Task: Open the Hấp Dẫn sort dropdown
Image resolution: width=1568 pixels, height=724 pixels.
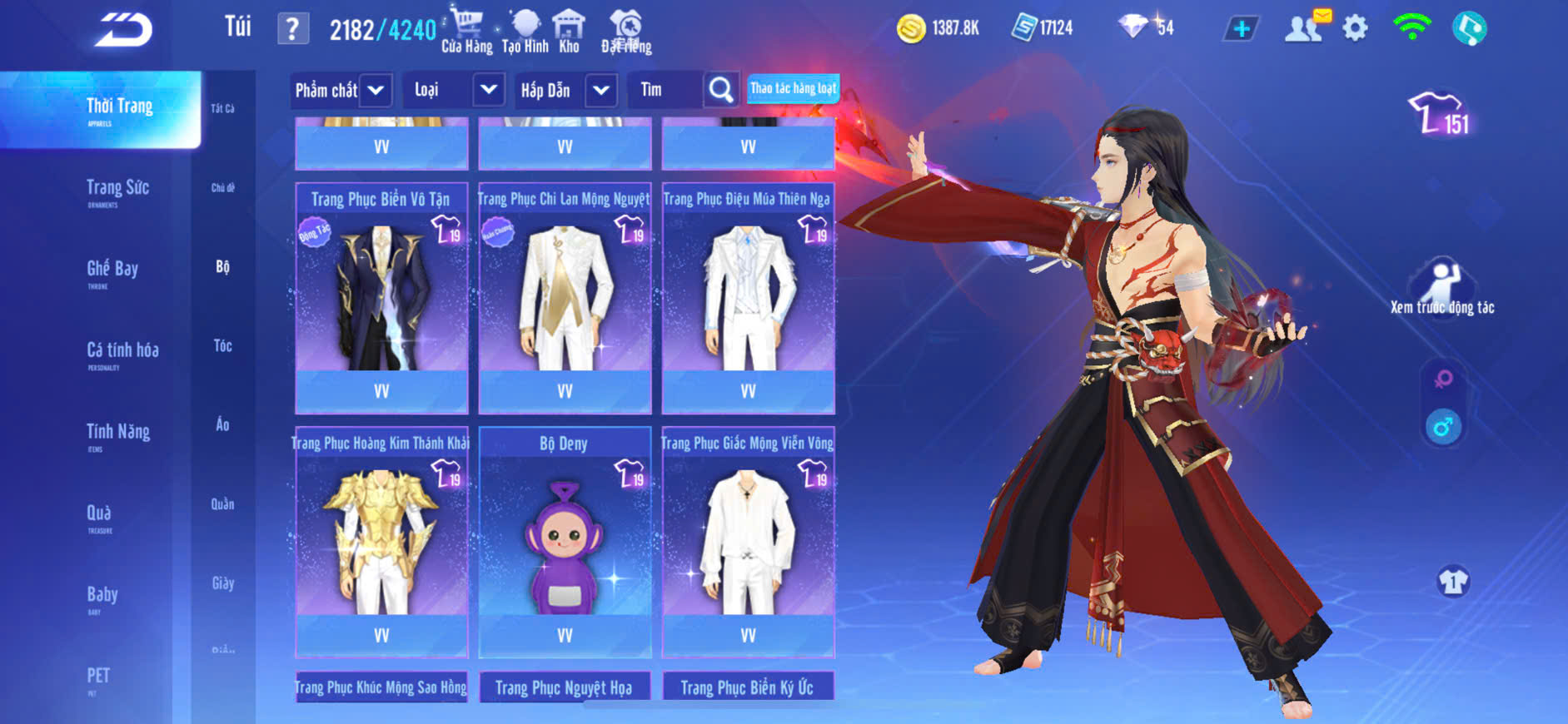Action: tap(601, 90)
